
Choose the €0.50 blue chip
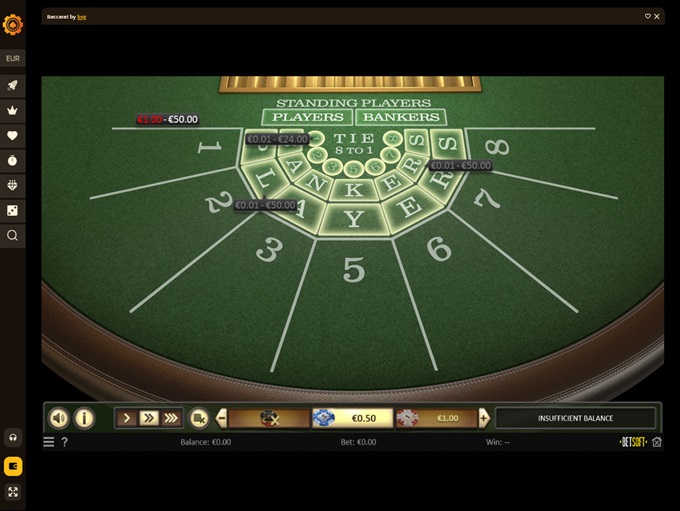click(x=345, y=418)
